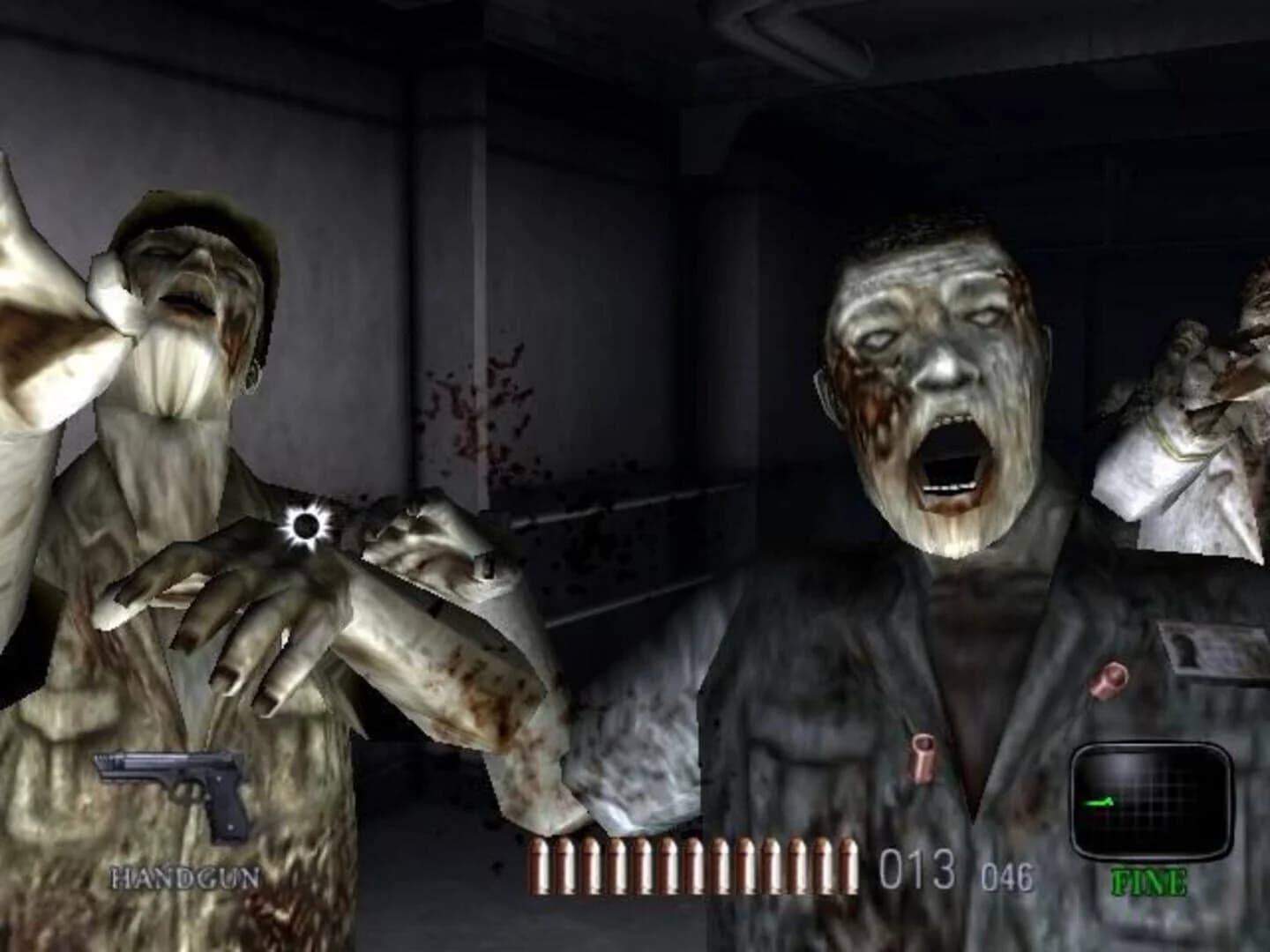1270x952 pixels.
Task: Click the HANDGUN weapon label
Action: [183, 877]
